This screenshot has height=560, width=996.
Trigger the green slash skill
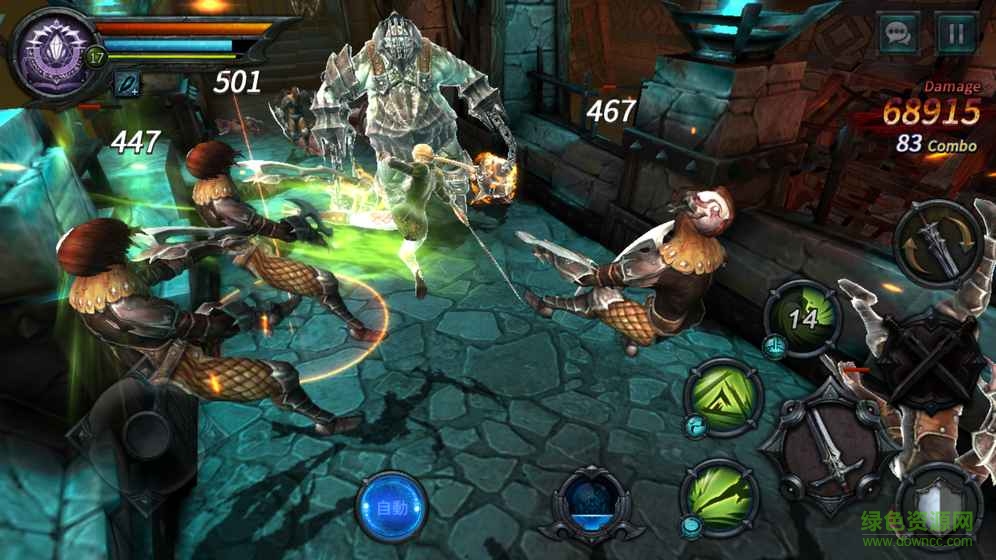[x=719, y=496]
